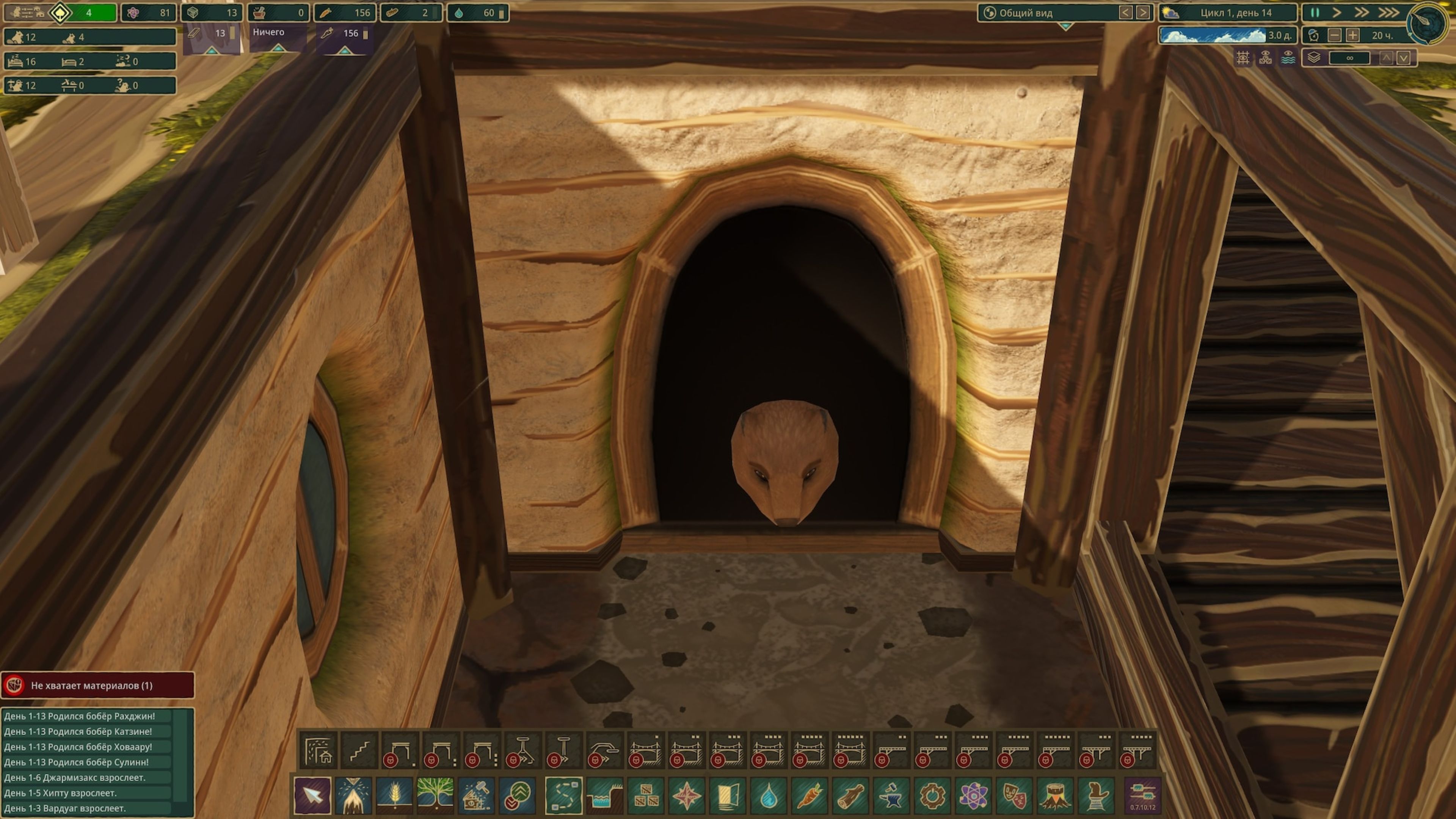Open the theater masks leisure category
1456x819 pixels.
click(x=1014, y=795)
